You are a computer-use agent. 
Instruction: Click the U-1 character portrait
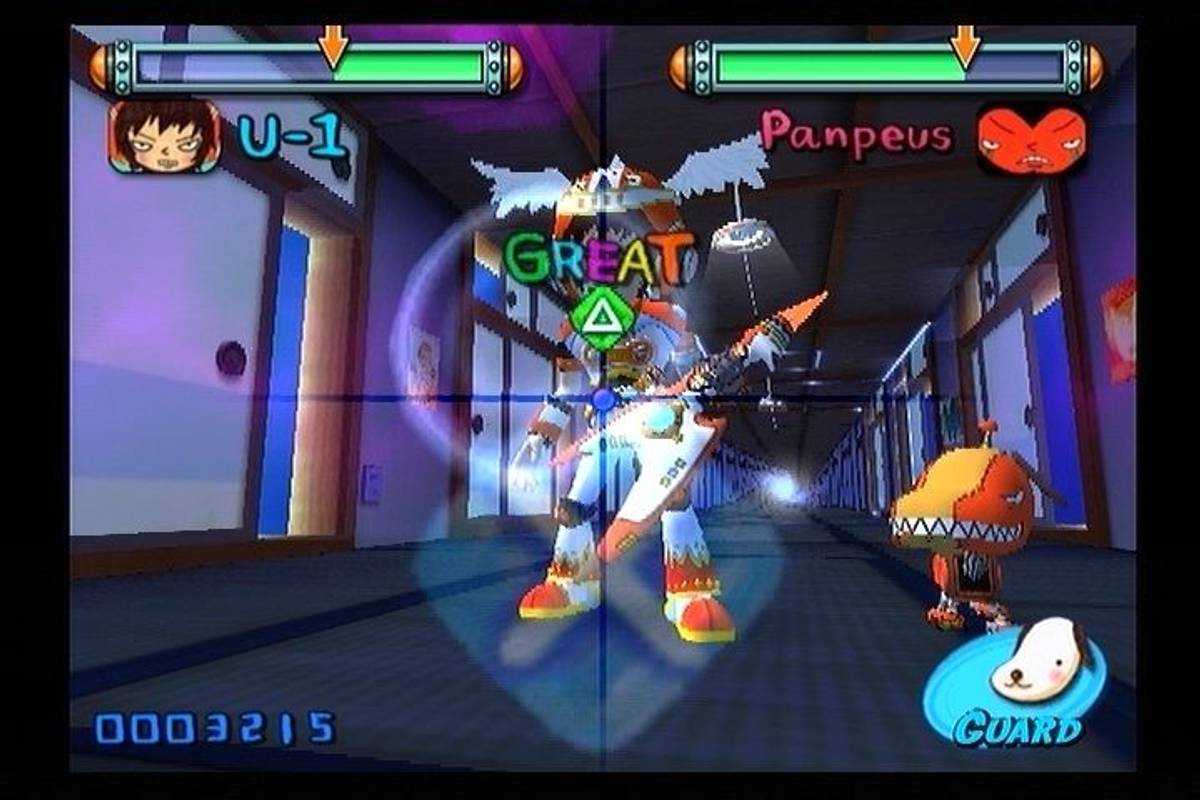164,136
